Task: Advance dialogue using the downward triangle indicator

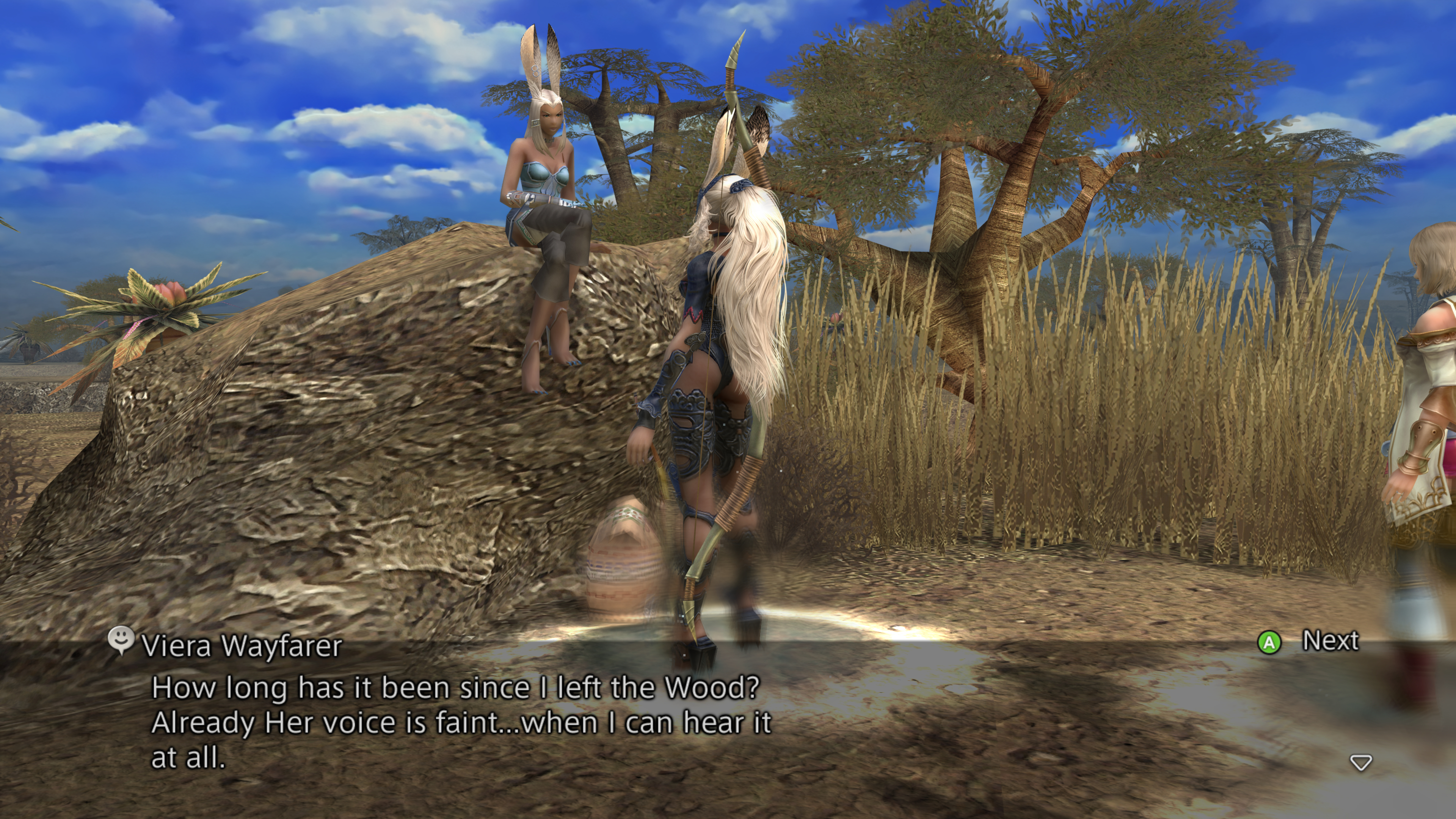Action: tap(1360, 763)
